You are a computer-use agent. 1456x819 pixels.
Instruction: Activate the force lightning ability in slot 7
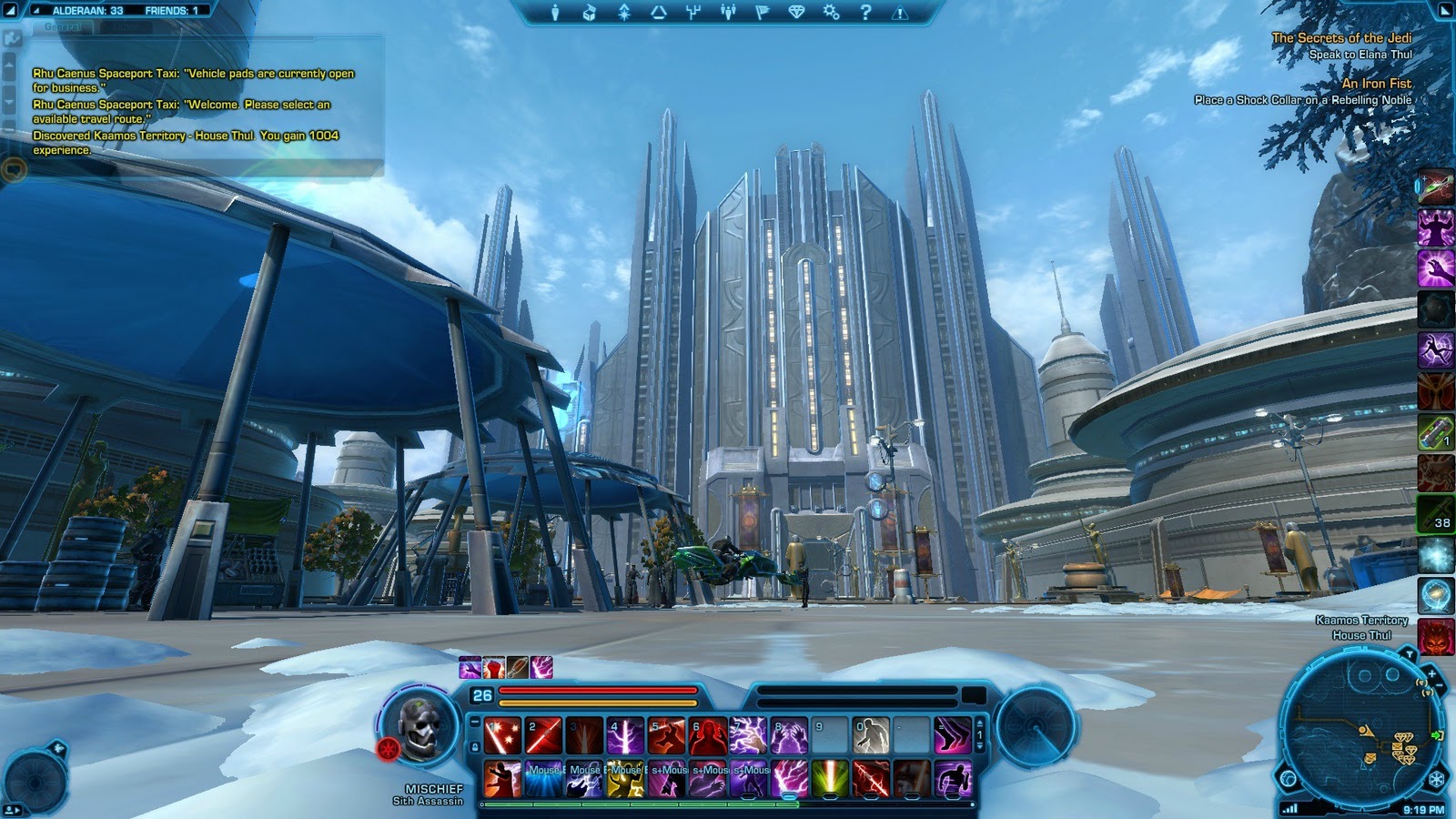click(x=748, y=736)
